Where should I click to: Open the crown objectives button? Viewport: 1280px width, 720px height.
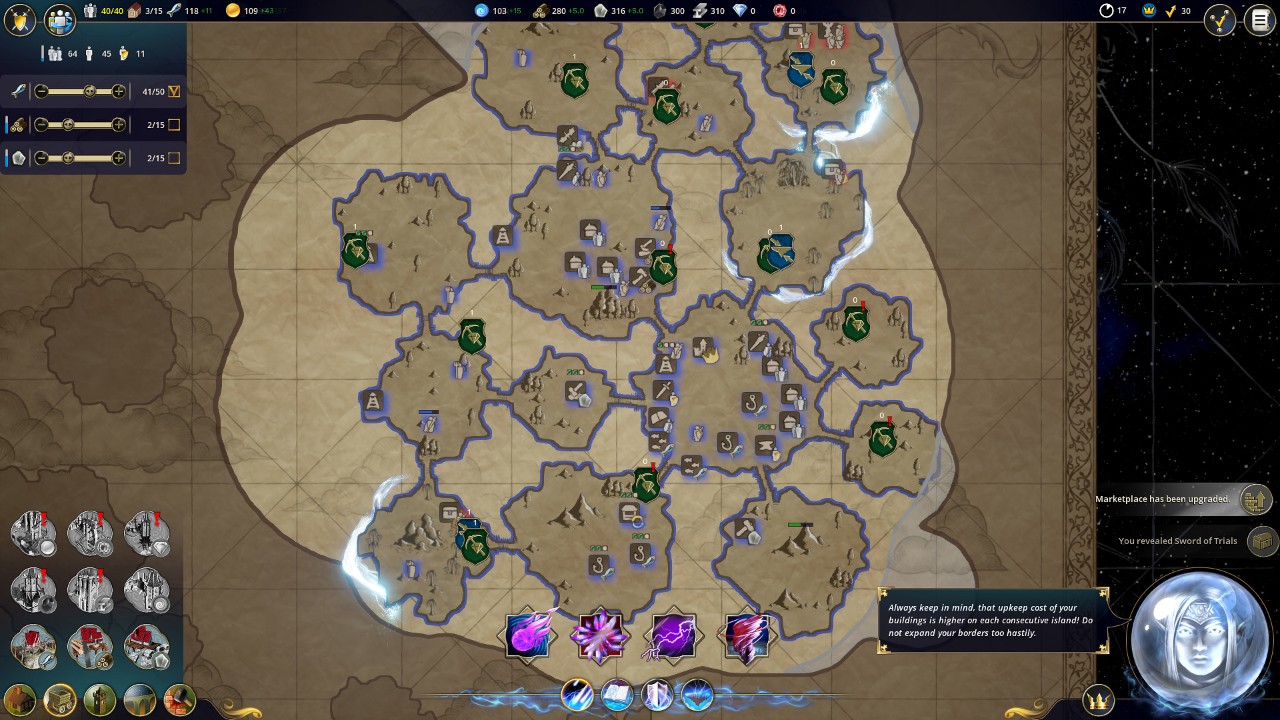tap(1099, 699)
